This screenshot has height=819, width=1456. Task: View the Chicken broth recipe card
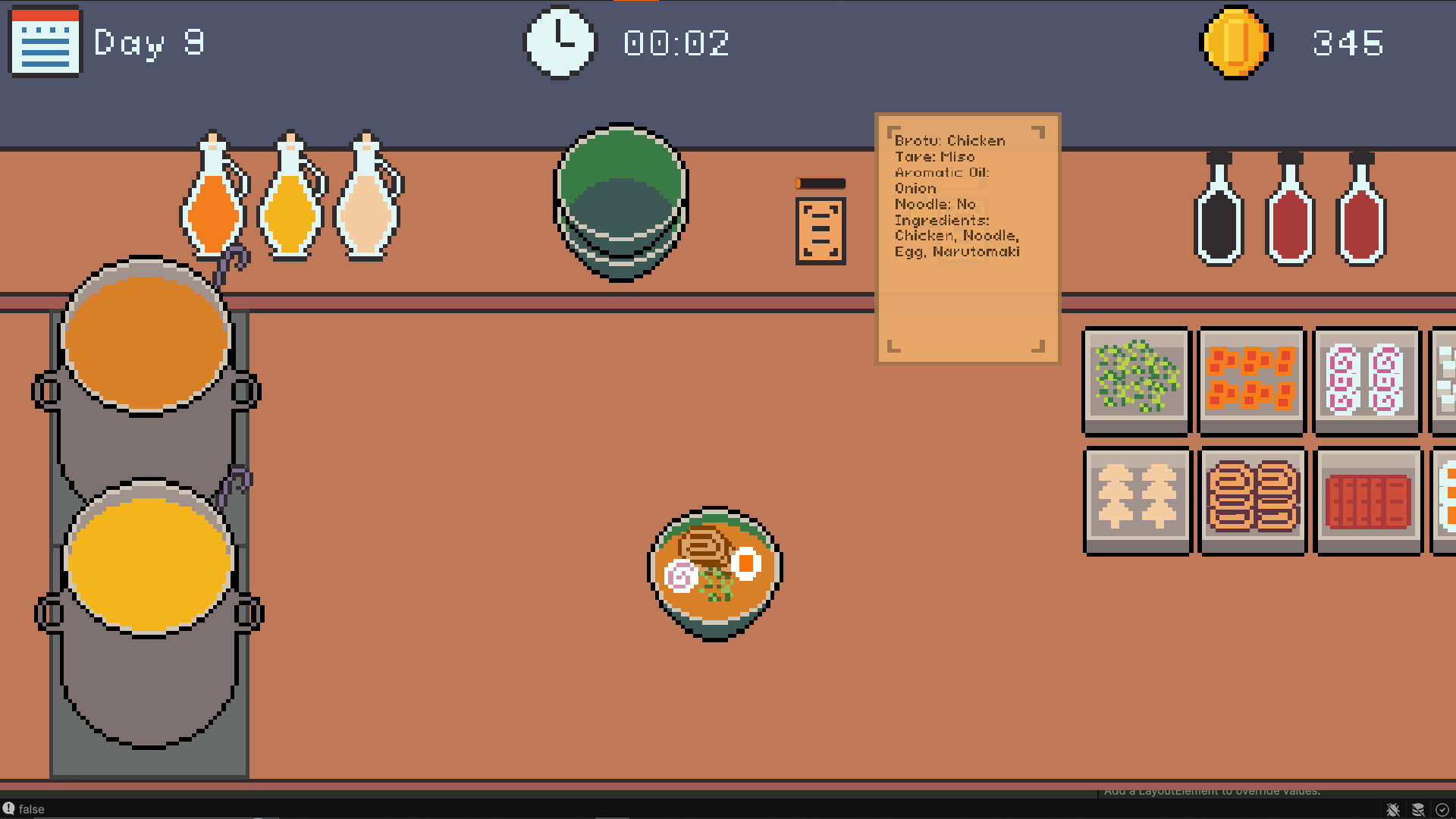(967, 235)
